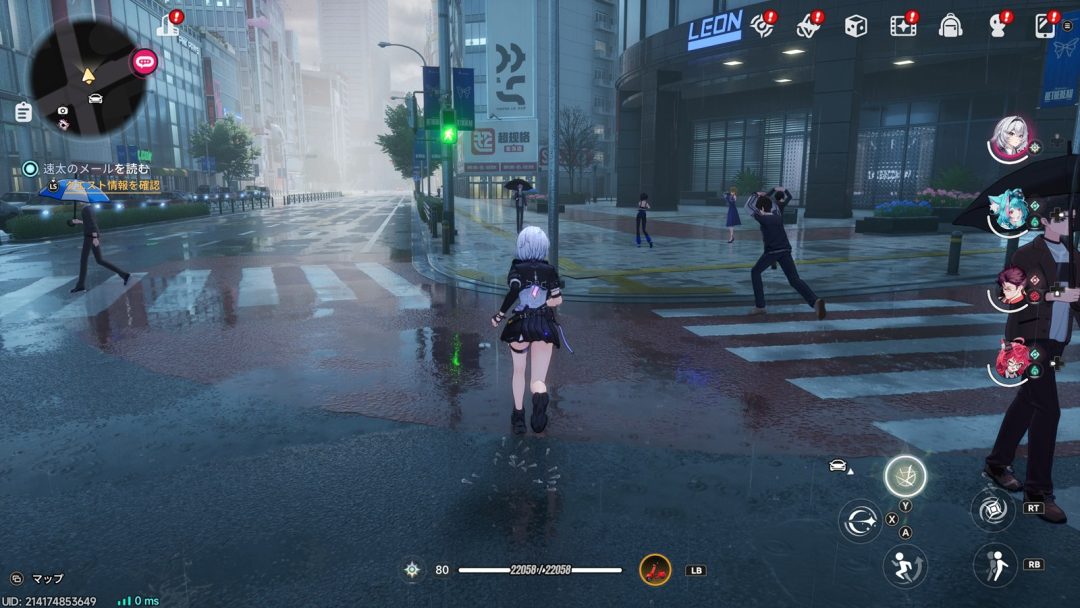The image size is (1080, 608).
Task: Open the dice icon menu
Action: [x=855, y=26]
